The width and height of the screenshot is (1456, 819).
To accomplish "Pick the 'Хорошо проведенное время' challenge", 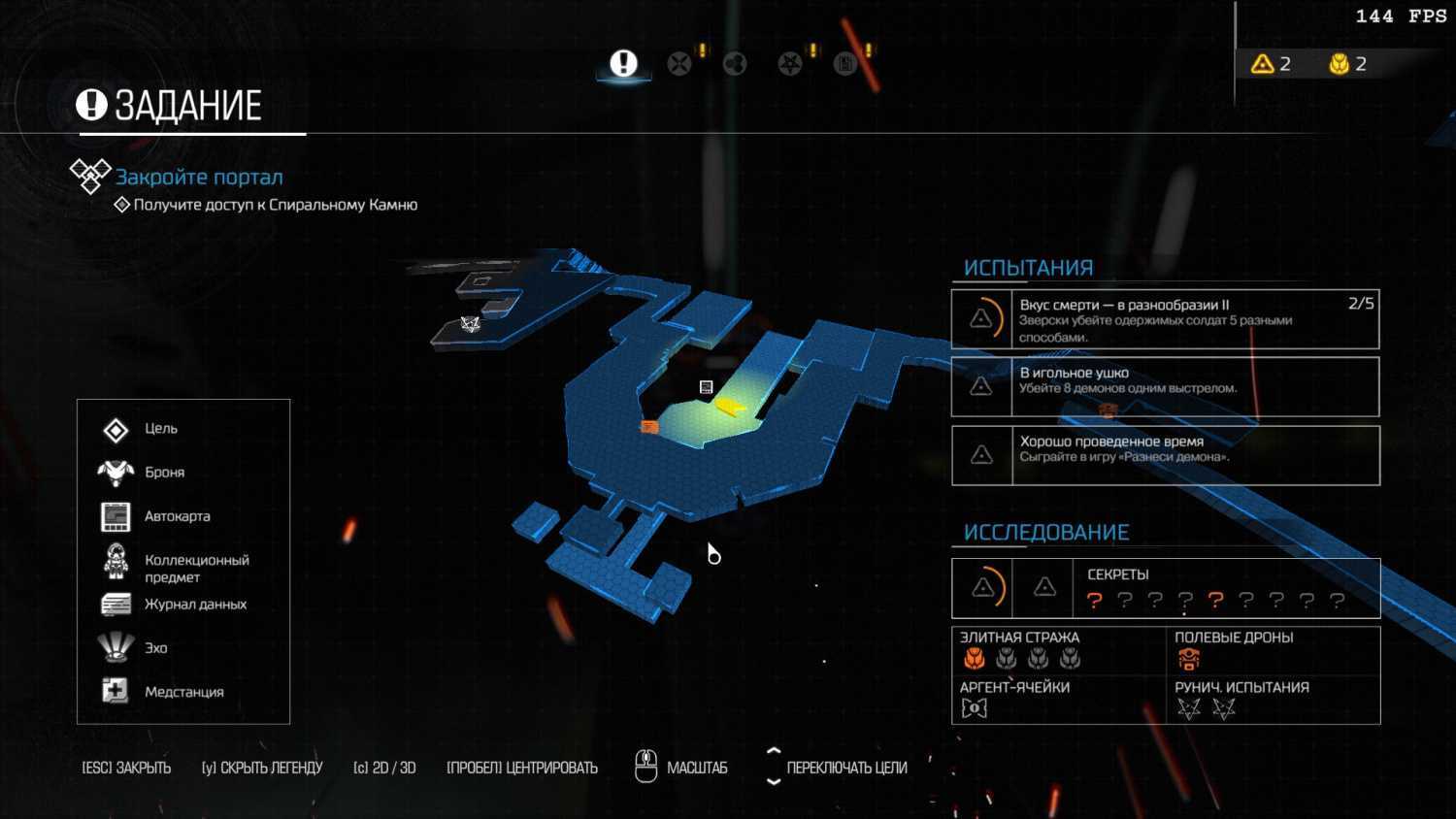I will [x=1165, y=455].
